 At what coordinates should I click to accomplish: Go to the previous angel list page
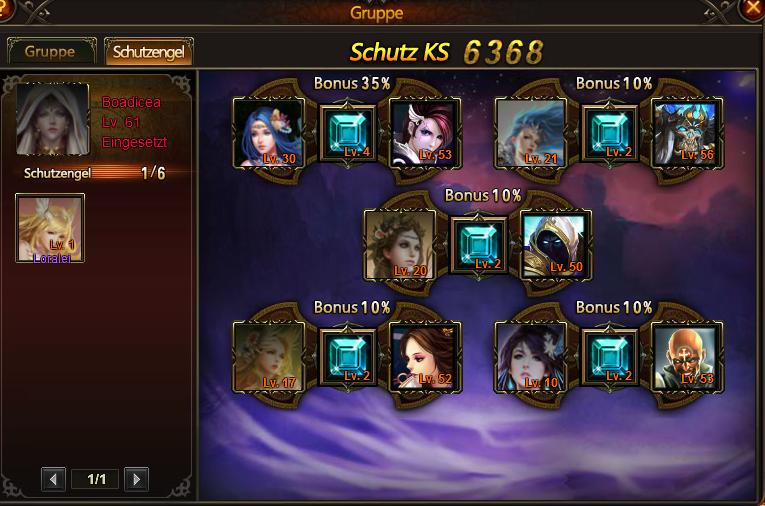(x=54, y=480)
